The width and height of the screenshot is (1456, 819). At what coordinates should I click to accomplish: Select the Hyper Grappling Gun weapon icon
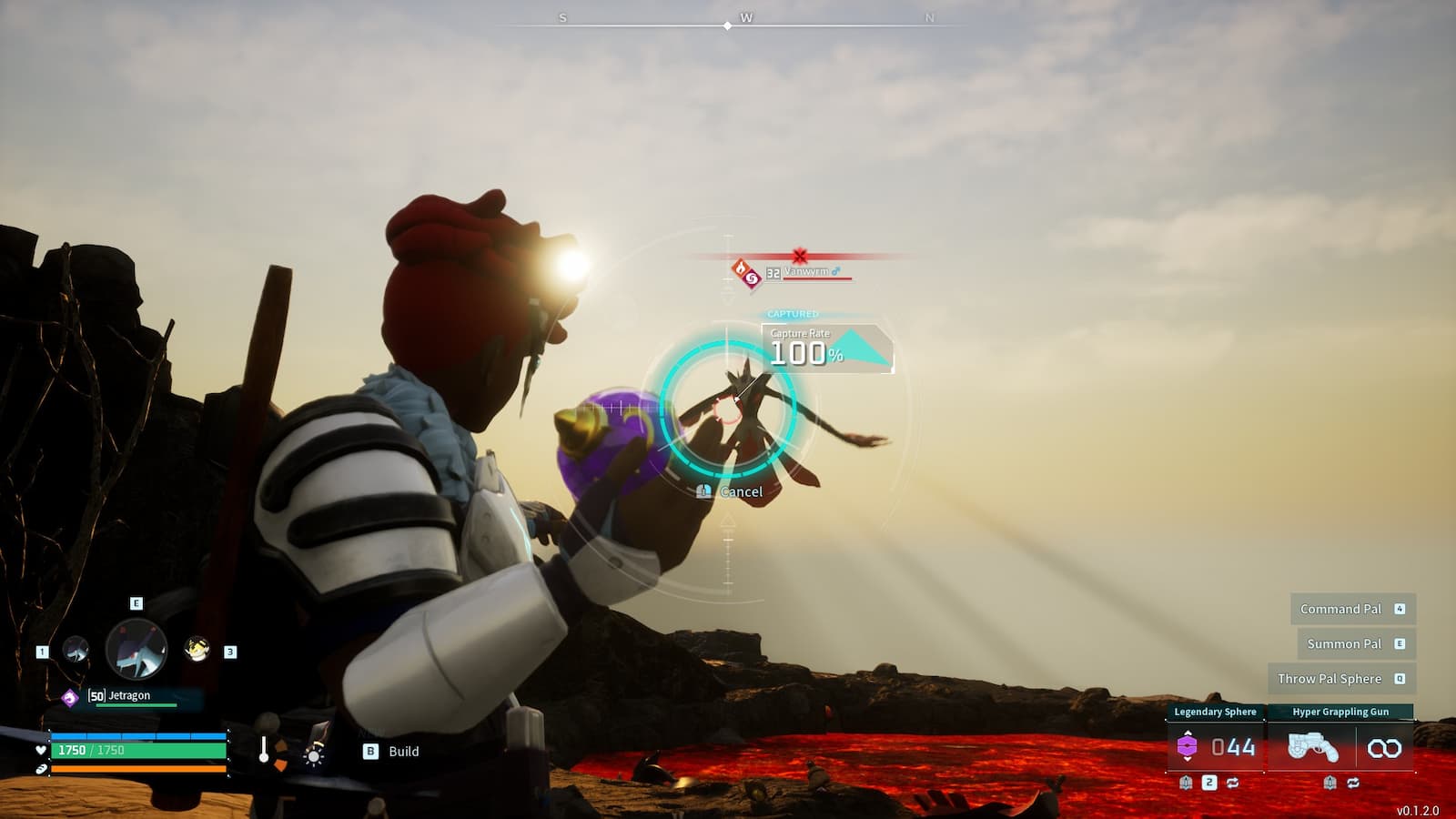[1314, 746]
